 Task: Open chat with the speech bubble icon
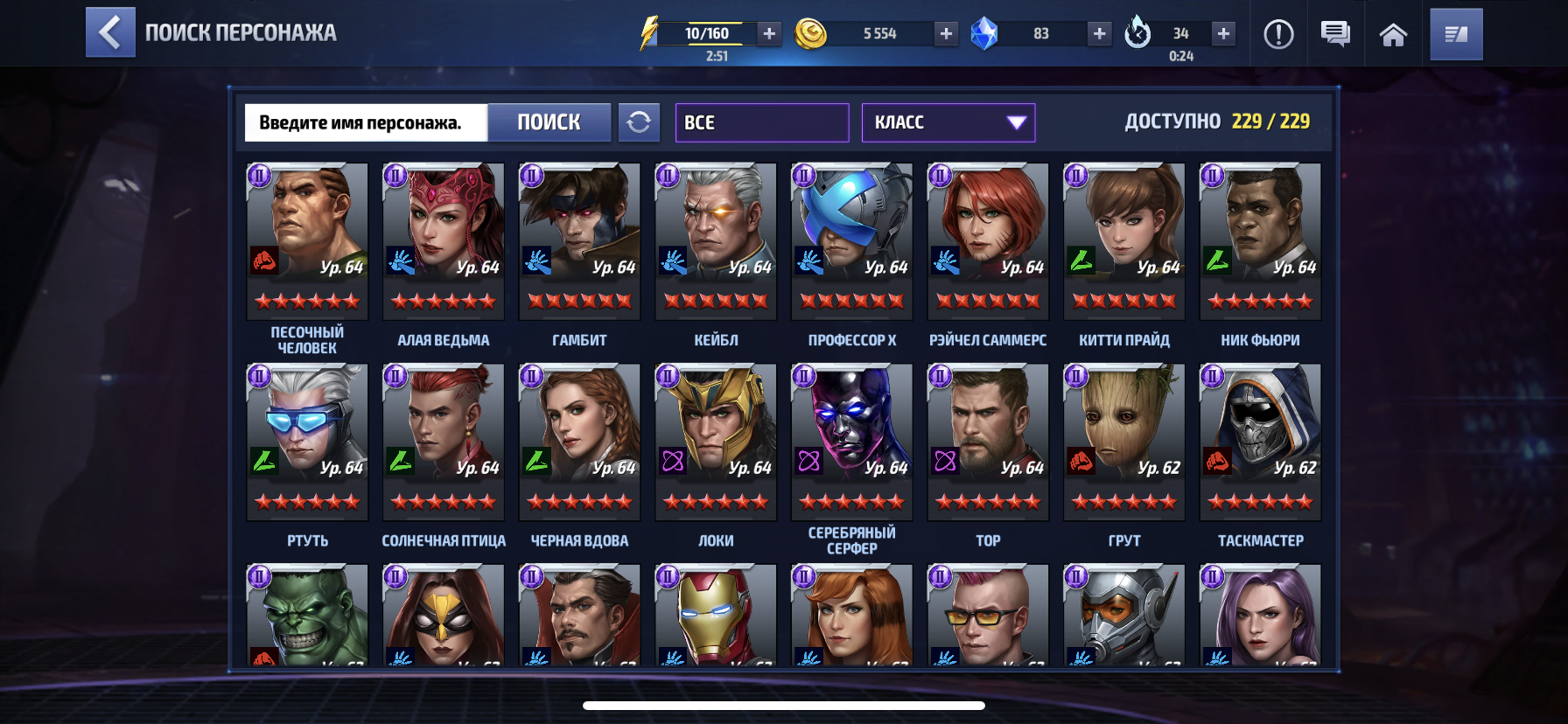pos(1334,33)
